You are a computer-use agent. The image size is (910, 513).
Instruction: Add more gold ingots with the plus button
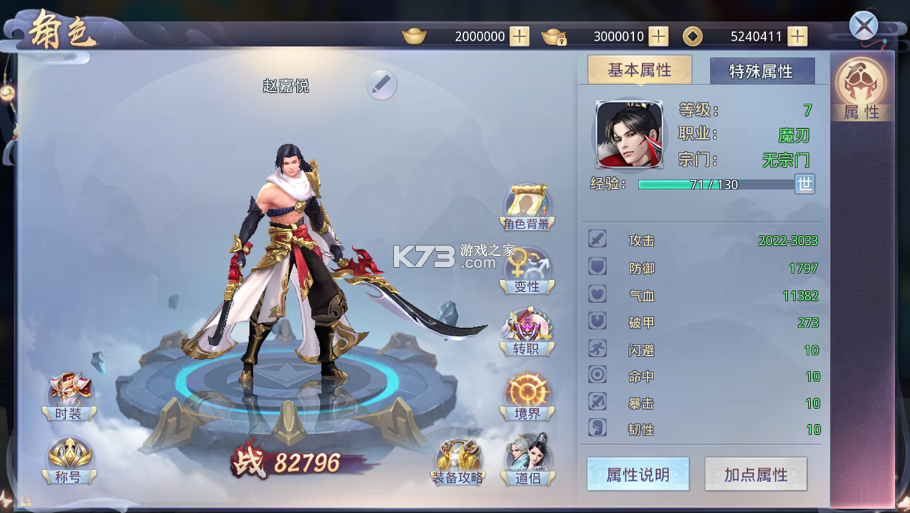click(x=519, y=36)
